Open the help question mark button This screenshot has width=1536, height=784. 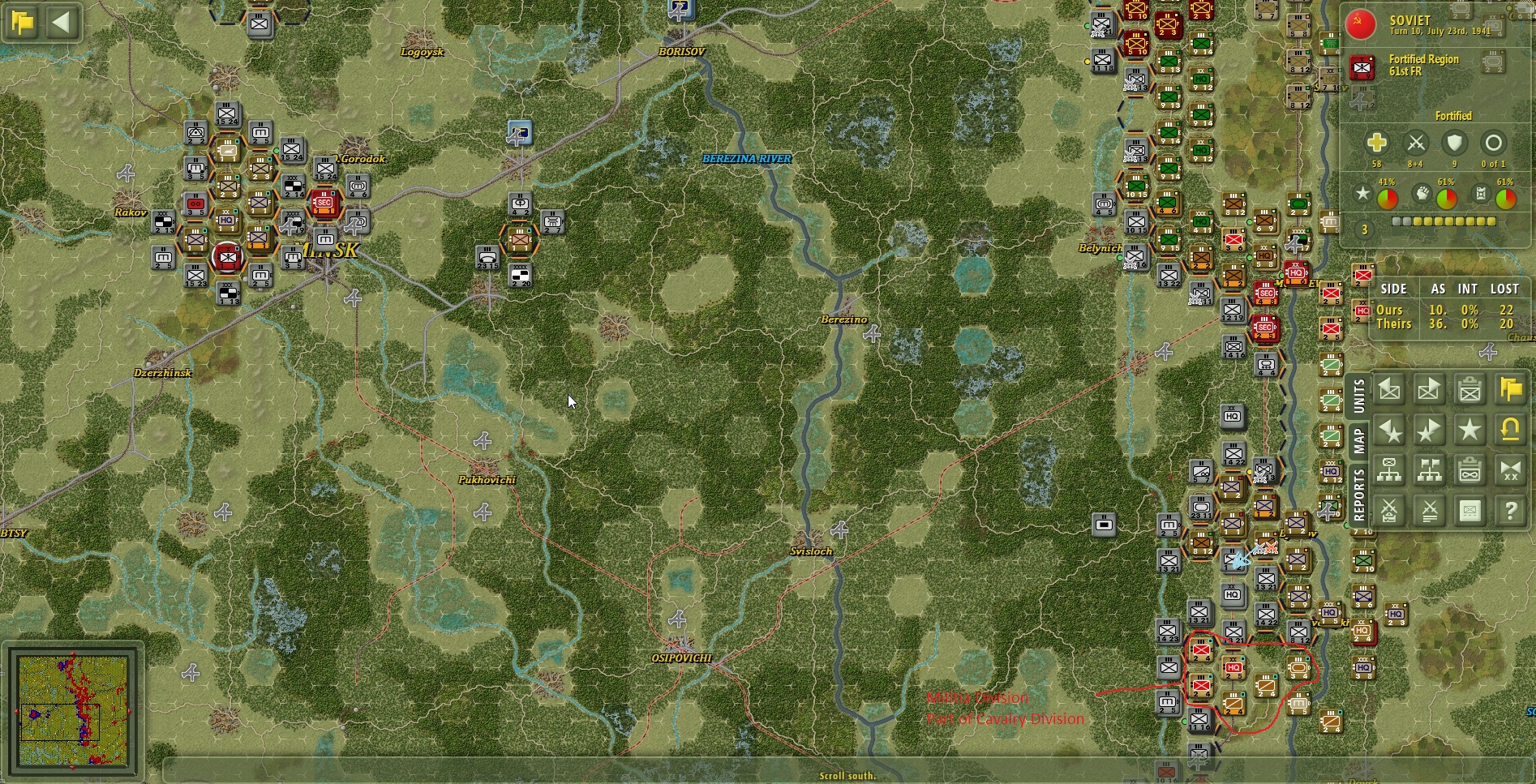click(x=1511, y=511)
